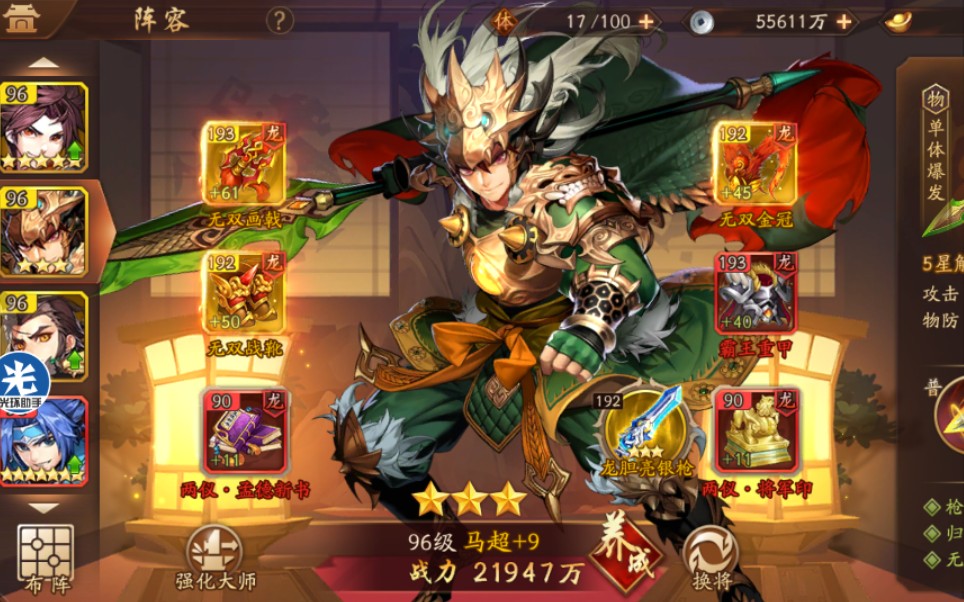Select the 无双画戟 weapon slot
This screenshot has height=602, width=964.
pos(243,165)
